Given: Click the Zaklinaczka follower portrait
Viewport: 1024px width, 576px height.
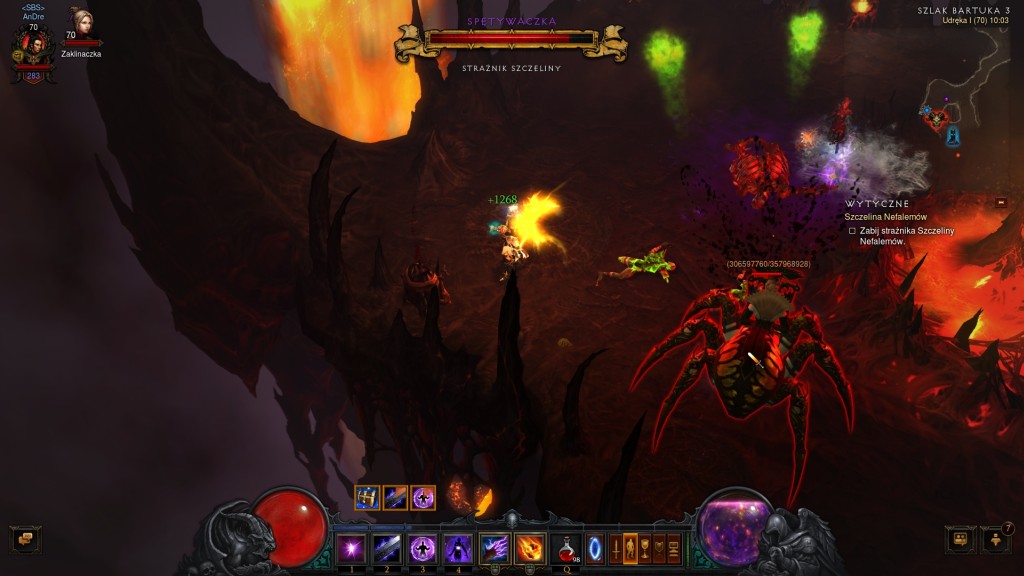Looking at the screenshot, I should click(81, 24).
